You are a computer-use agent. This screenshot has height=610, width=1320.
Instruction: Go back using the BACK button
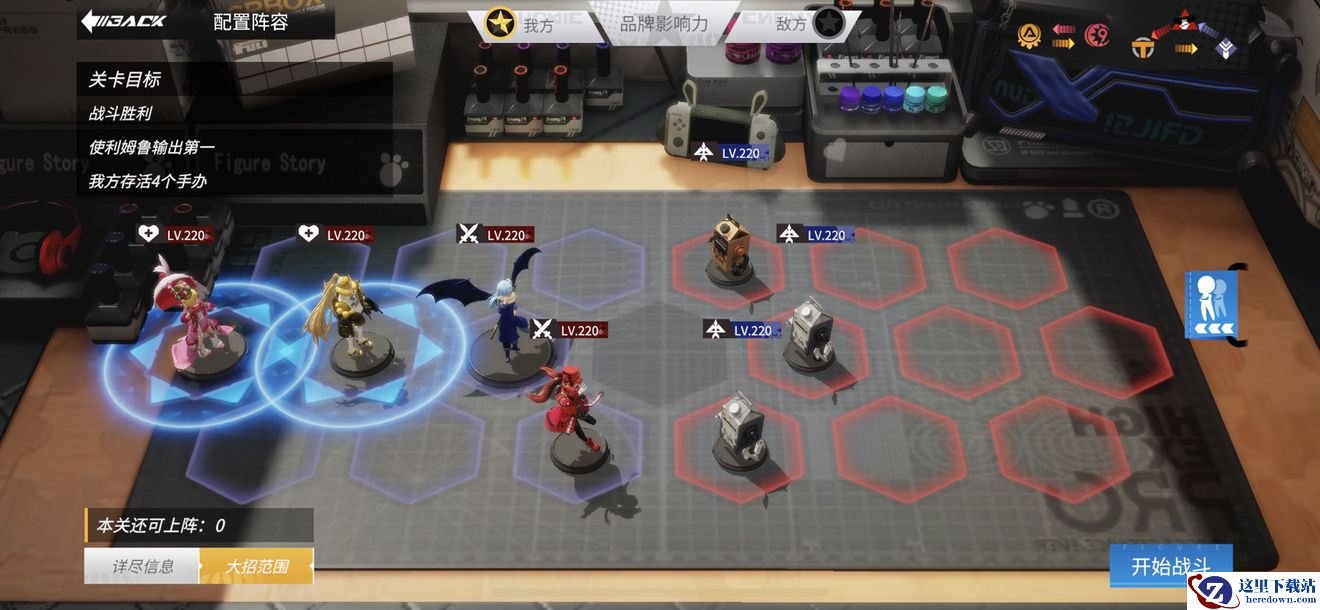point(123,21)
